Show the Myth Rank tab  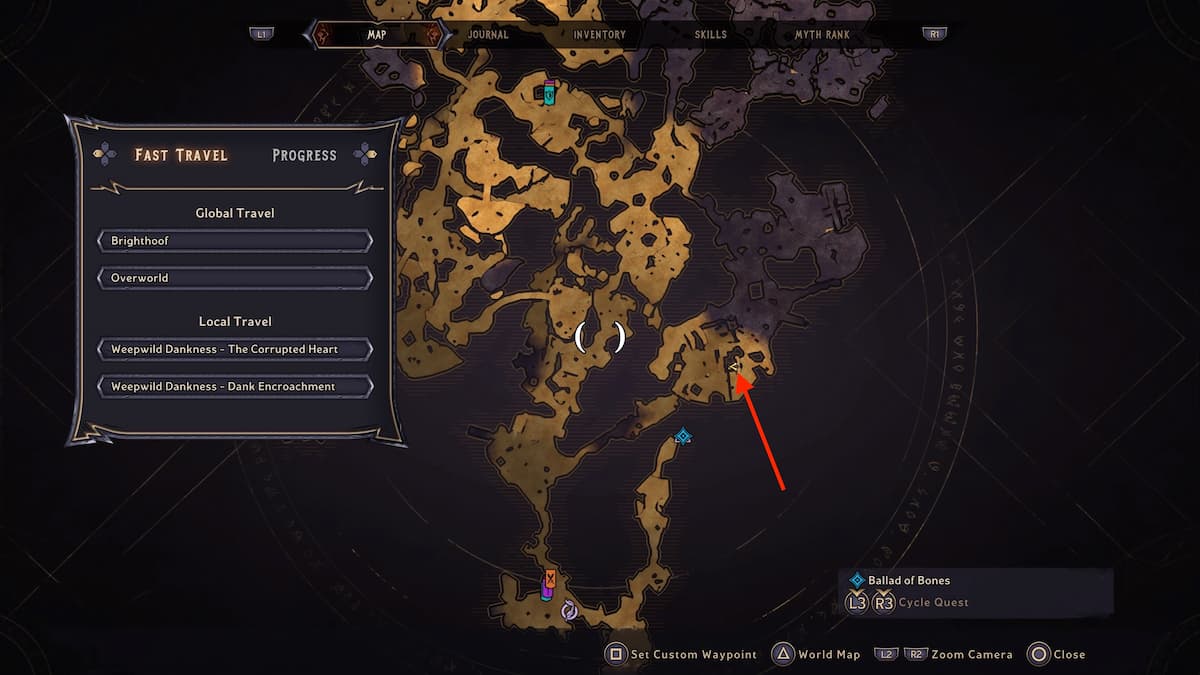click(822, 34)
